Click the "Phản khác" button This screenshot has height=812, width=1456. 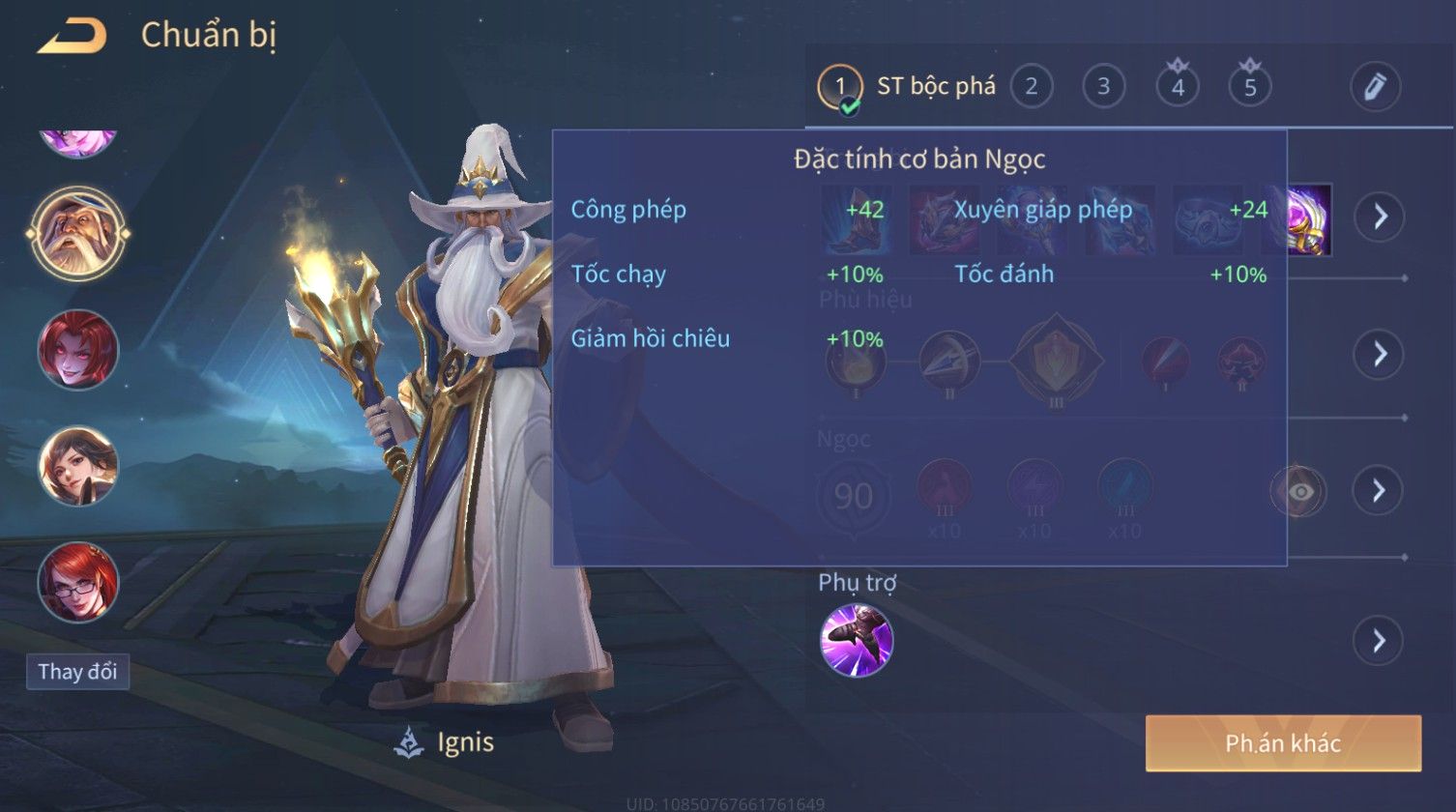[x=1283, y=742]
